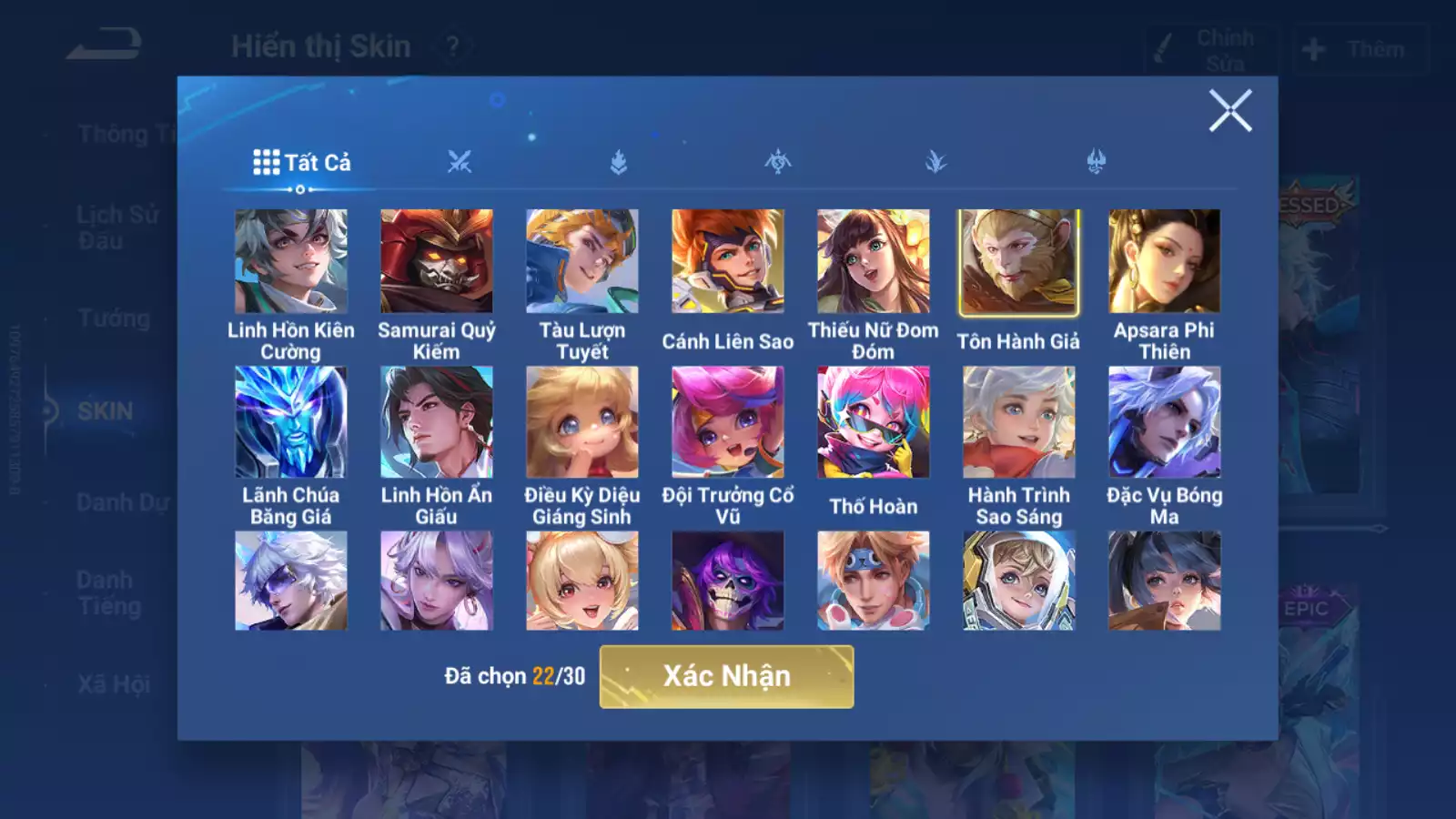Choose the Thiếu Nữ Đom Đóm skin

coord(874,261)
